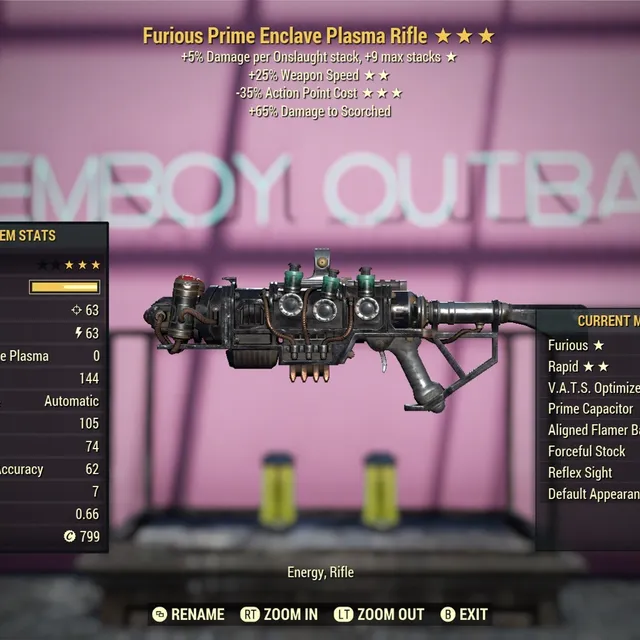Screen dimensions: 640x640
Task: Highlight the Prime Capacitor mod
Action: pyautogui.click(x=591, y=409)
